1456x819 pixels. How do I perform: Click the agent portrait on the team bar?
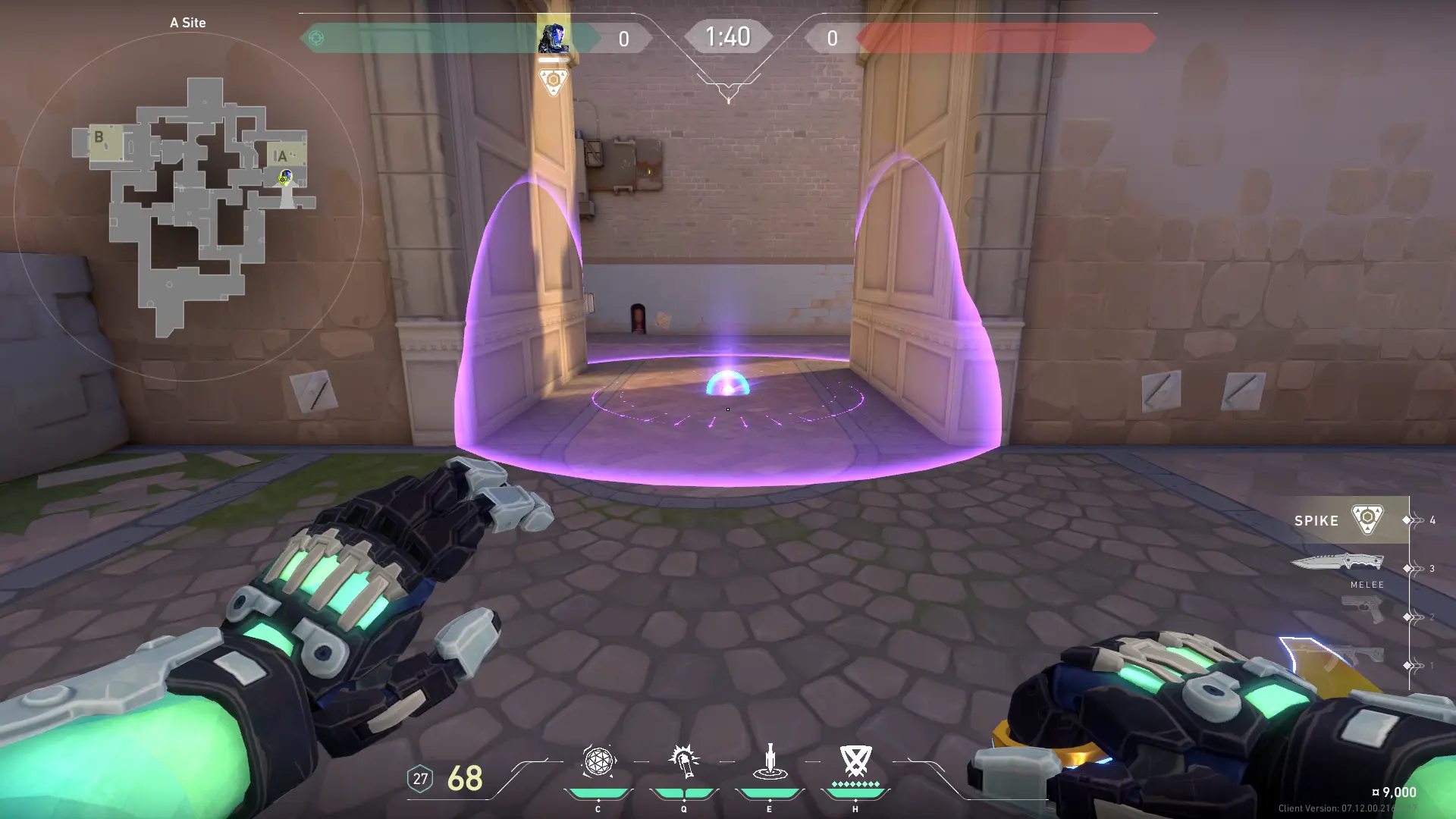tap(553, 38)
